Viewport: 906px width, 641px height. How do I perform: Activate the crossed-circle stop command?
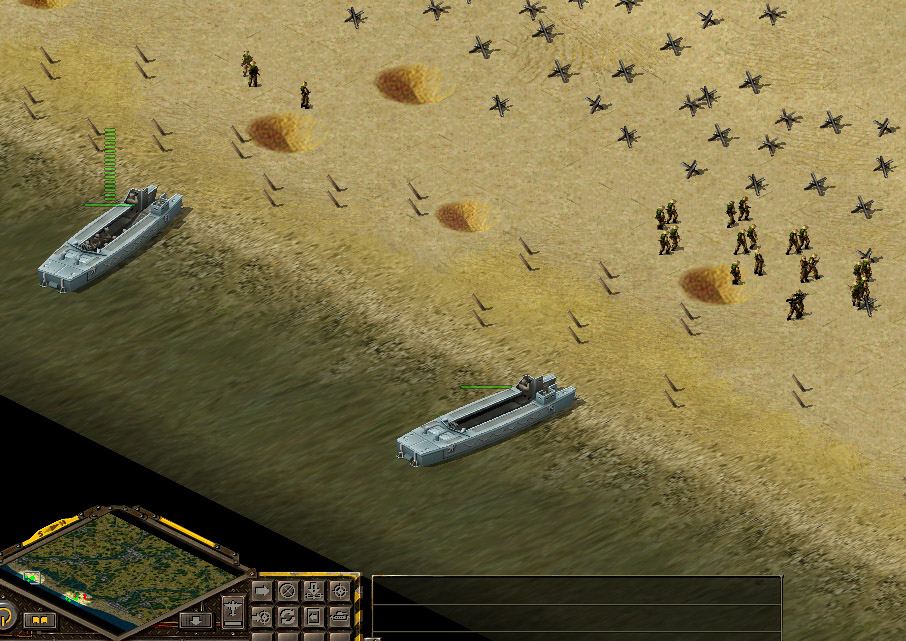(x=288, y=591)
